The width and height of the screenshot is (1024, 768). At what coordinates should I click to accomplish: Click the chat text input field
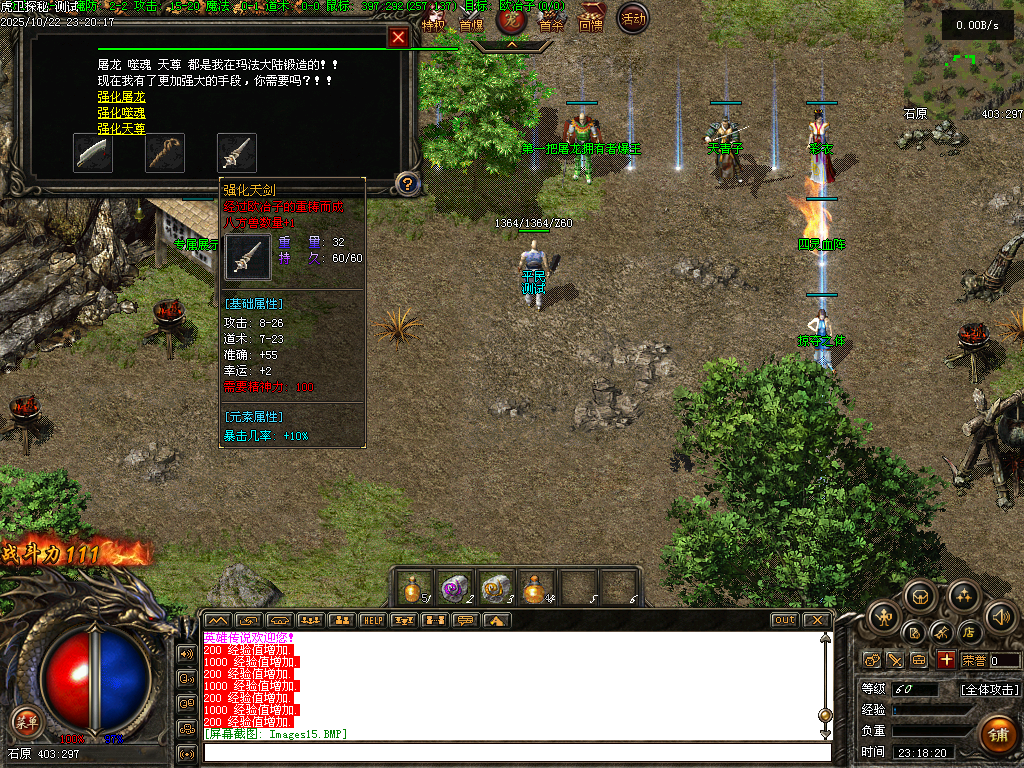[516, 752]
